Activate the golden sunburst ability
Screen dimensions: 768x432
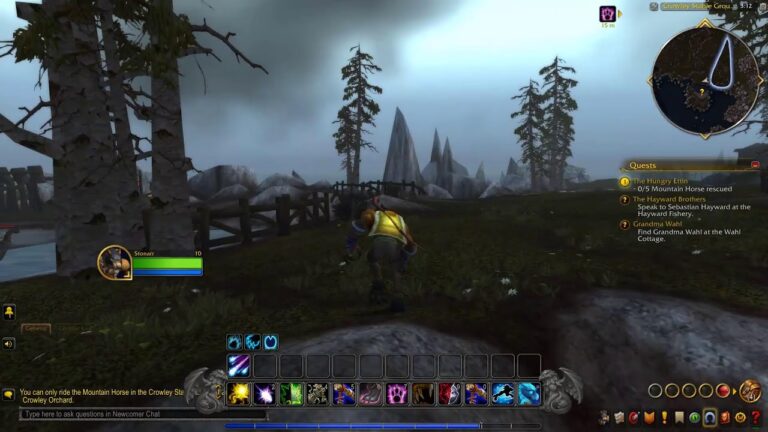click(x=238, y=394)
